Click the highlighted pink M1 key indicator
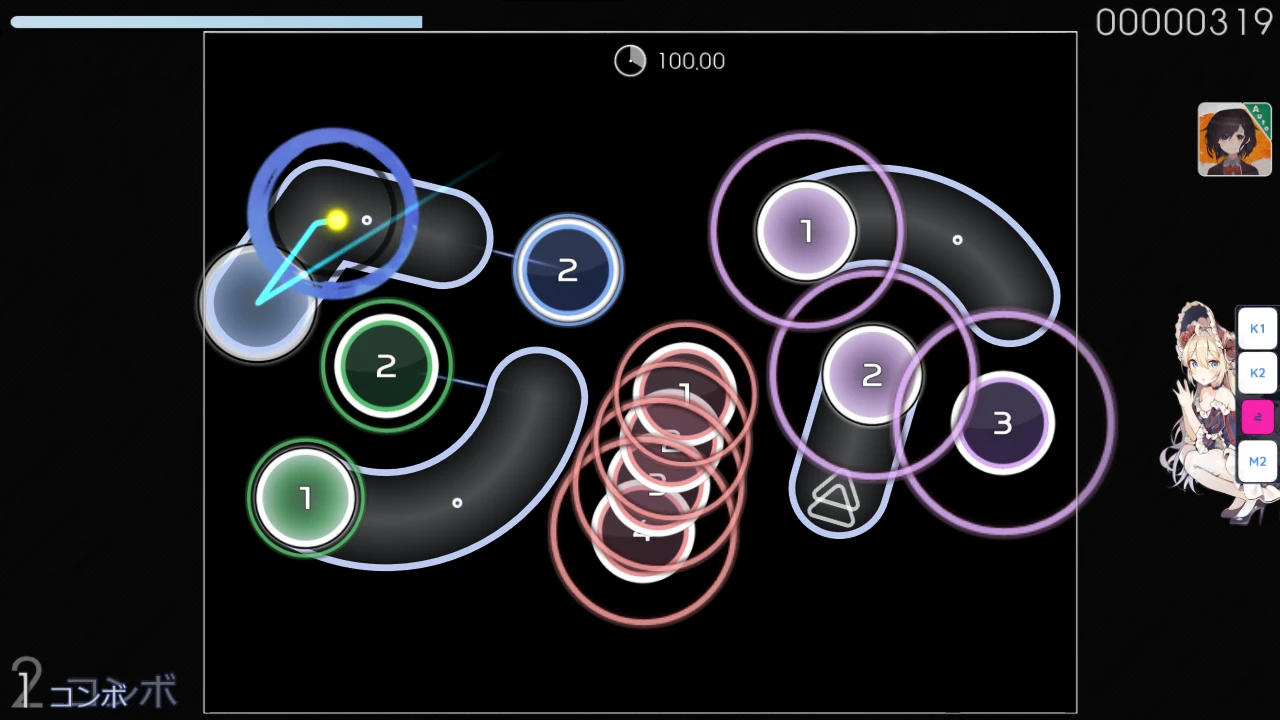 [1257, 417]
